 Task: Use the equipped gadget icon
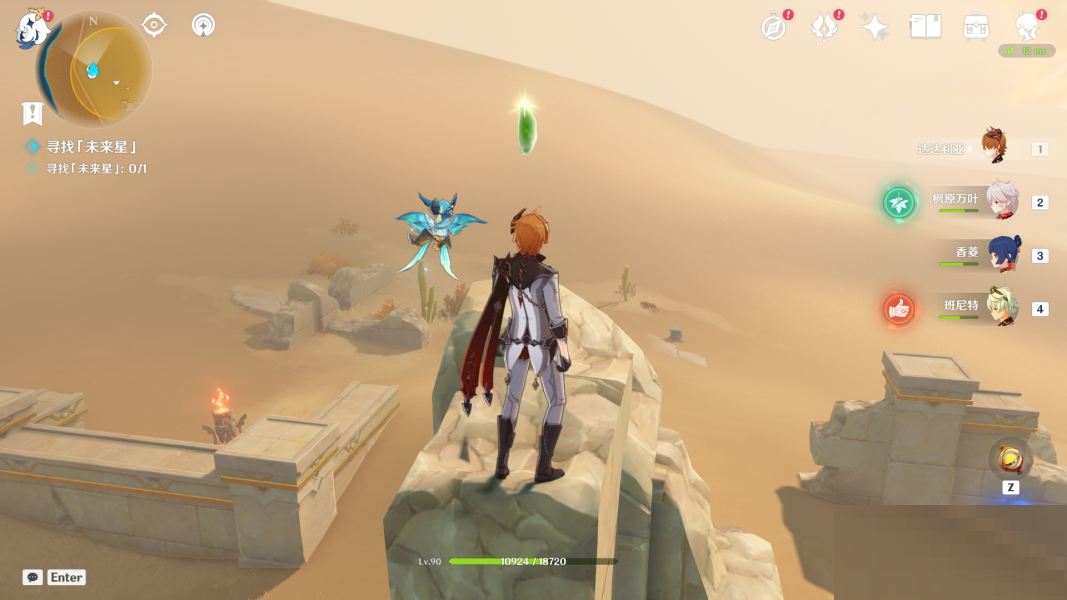[x=1011, y=459]
